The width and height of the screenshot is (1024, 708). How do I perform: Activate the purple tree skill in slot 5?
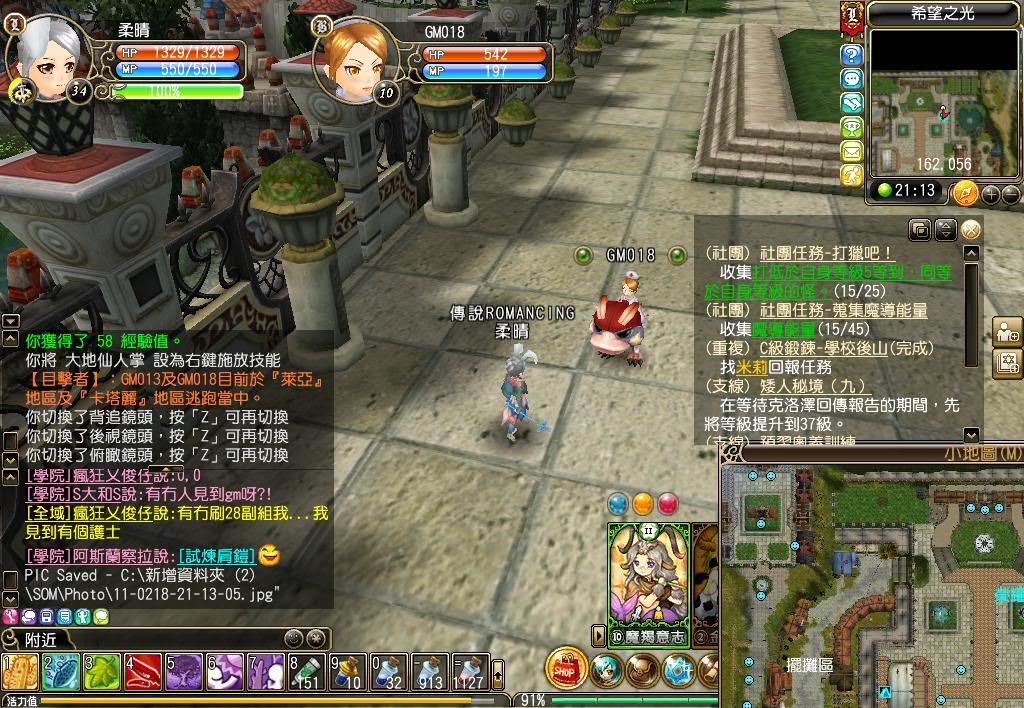184,672
